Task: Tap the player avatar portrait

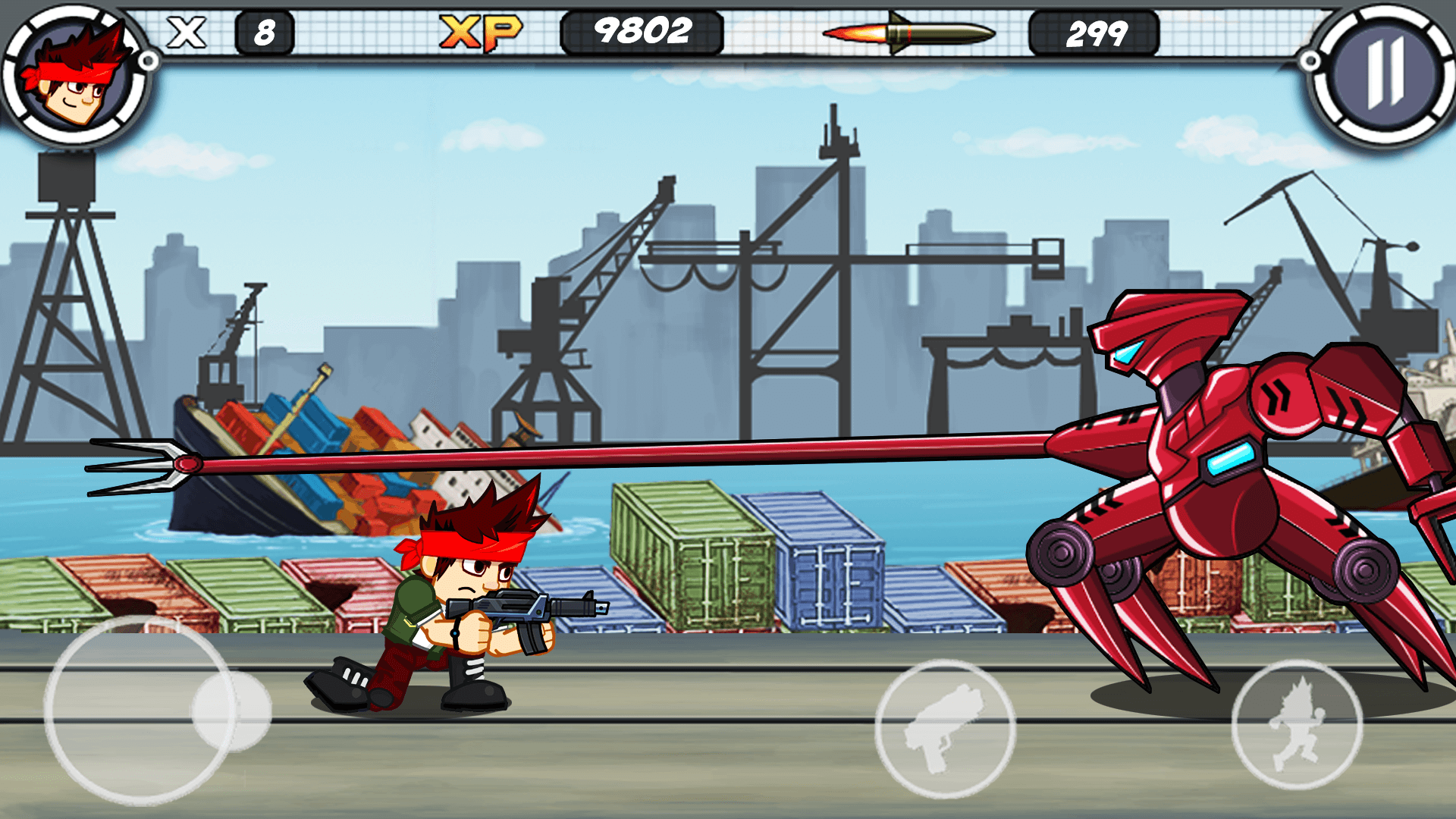Action: 72,72
